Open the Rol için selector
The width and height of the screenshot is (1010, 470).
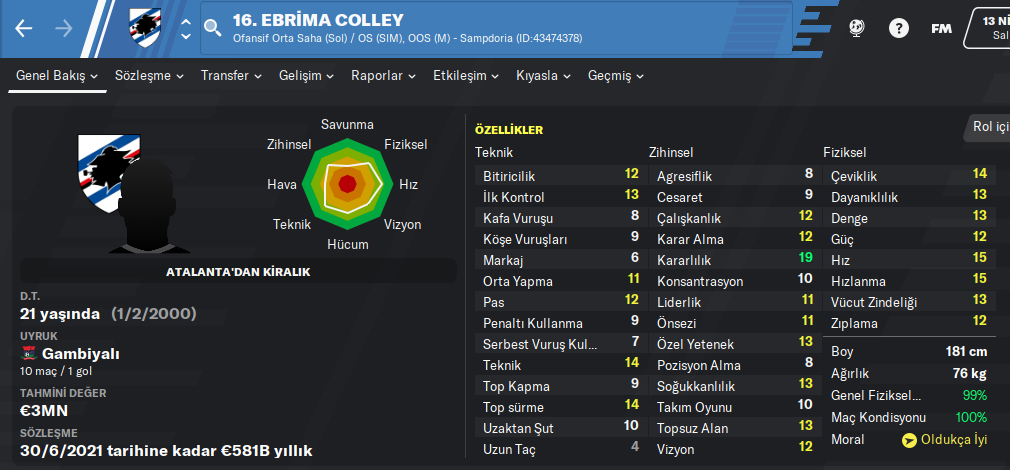[990, 127]
